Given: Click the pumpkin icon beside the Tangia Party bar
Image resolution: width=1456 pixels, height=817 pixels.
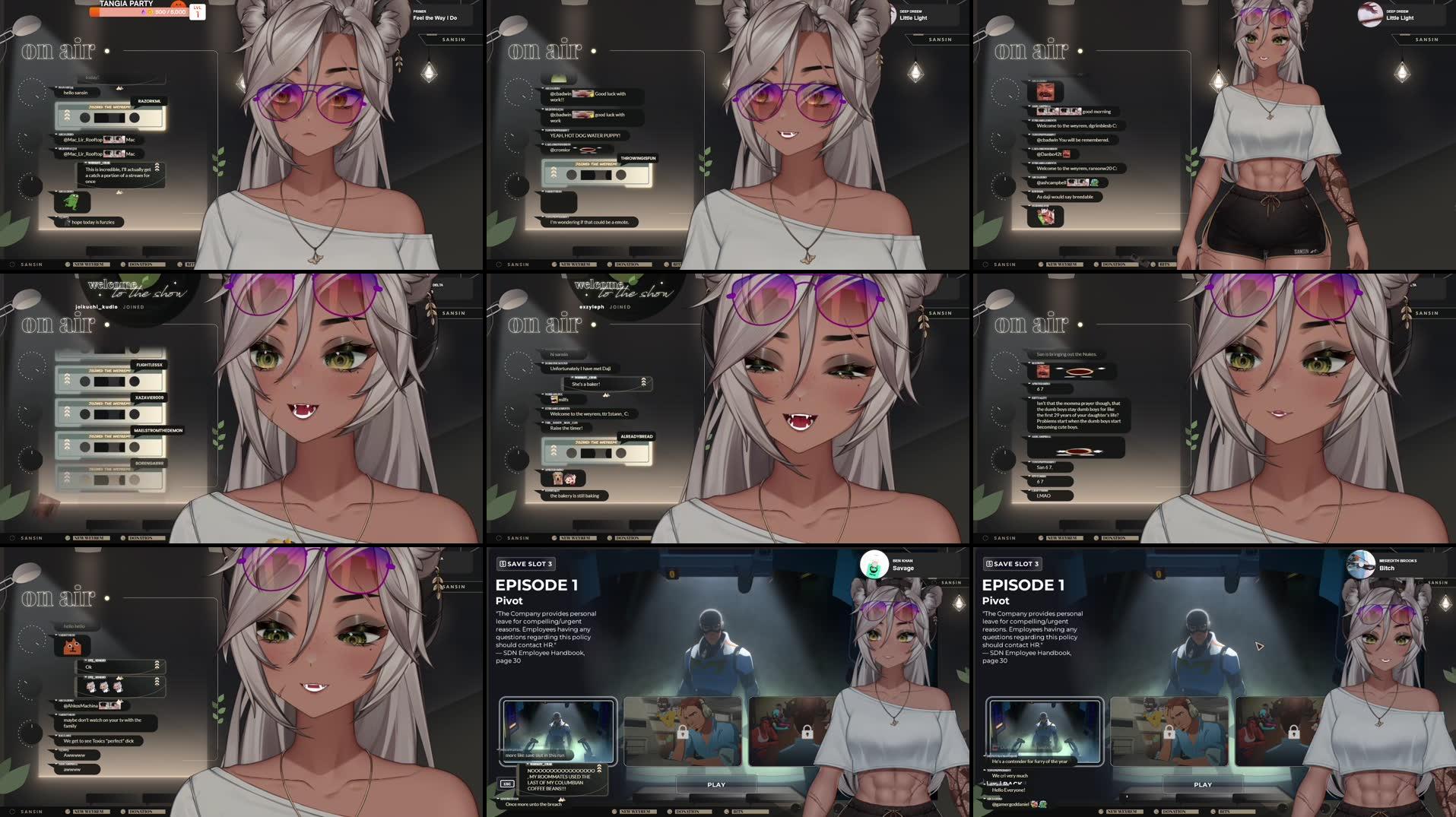Looking at the screenshot, I should 179,5.
